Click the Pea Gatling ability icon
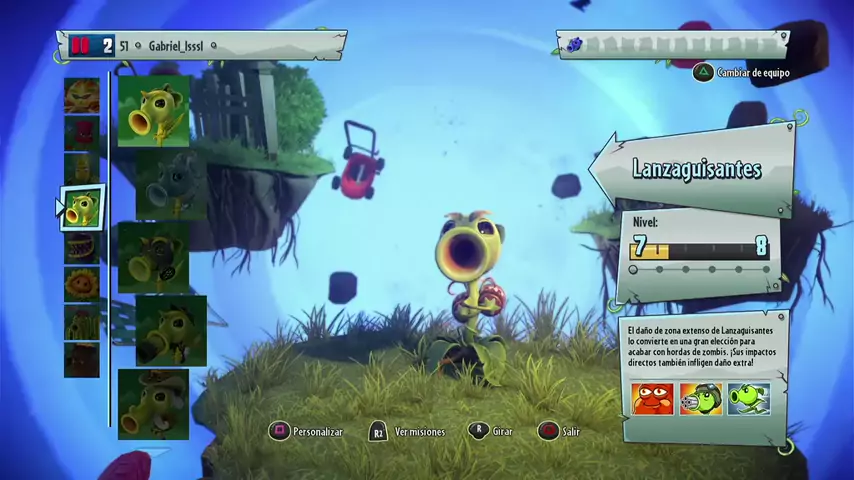Image resolution: width=854 pixels, height=480 pixels. click(699, 399)
